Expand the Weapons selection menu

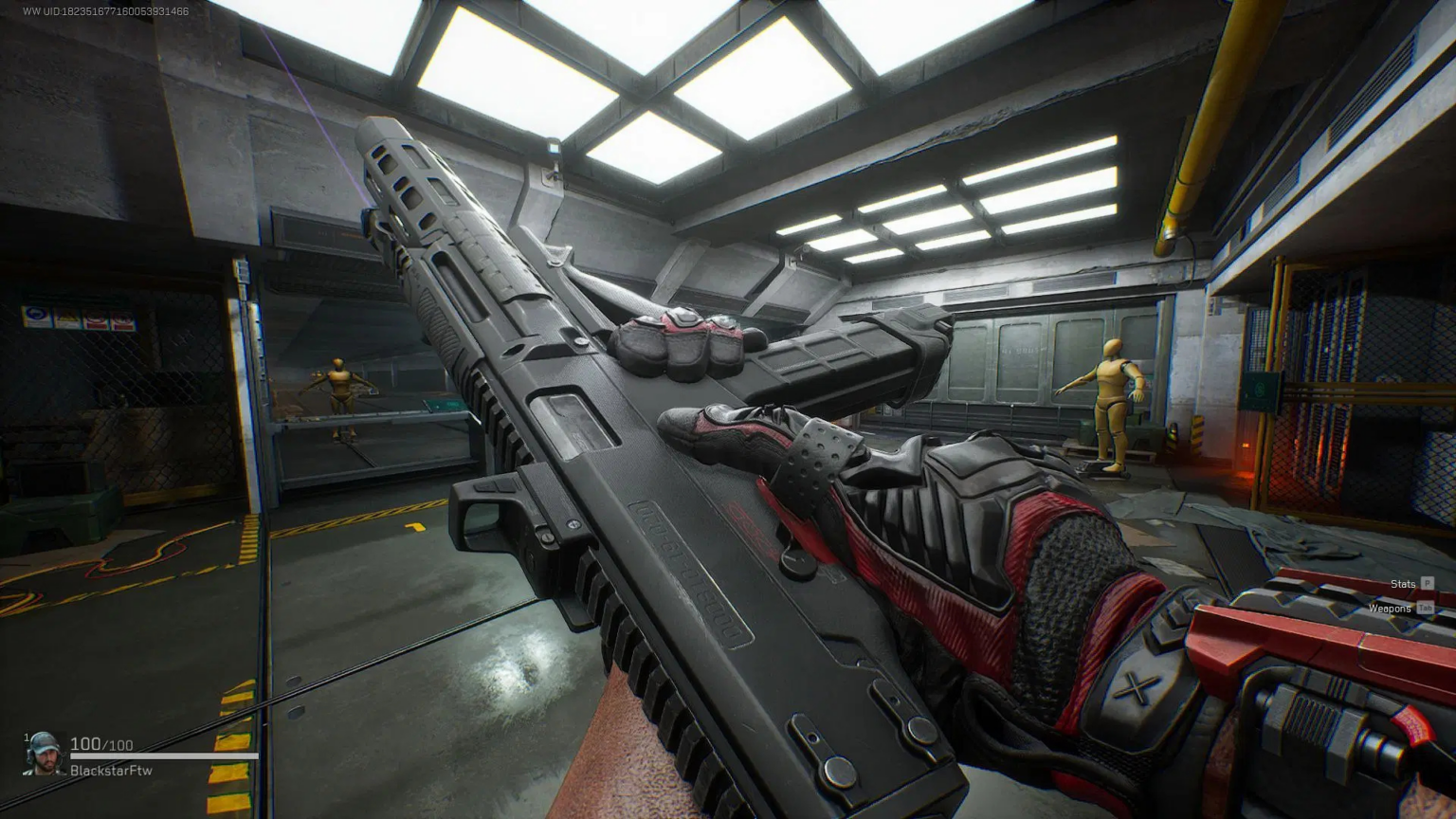[x=1391, y=608]
